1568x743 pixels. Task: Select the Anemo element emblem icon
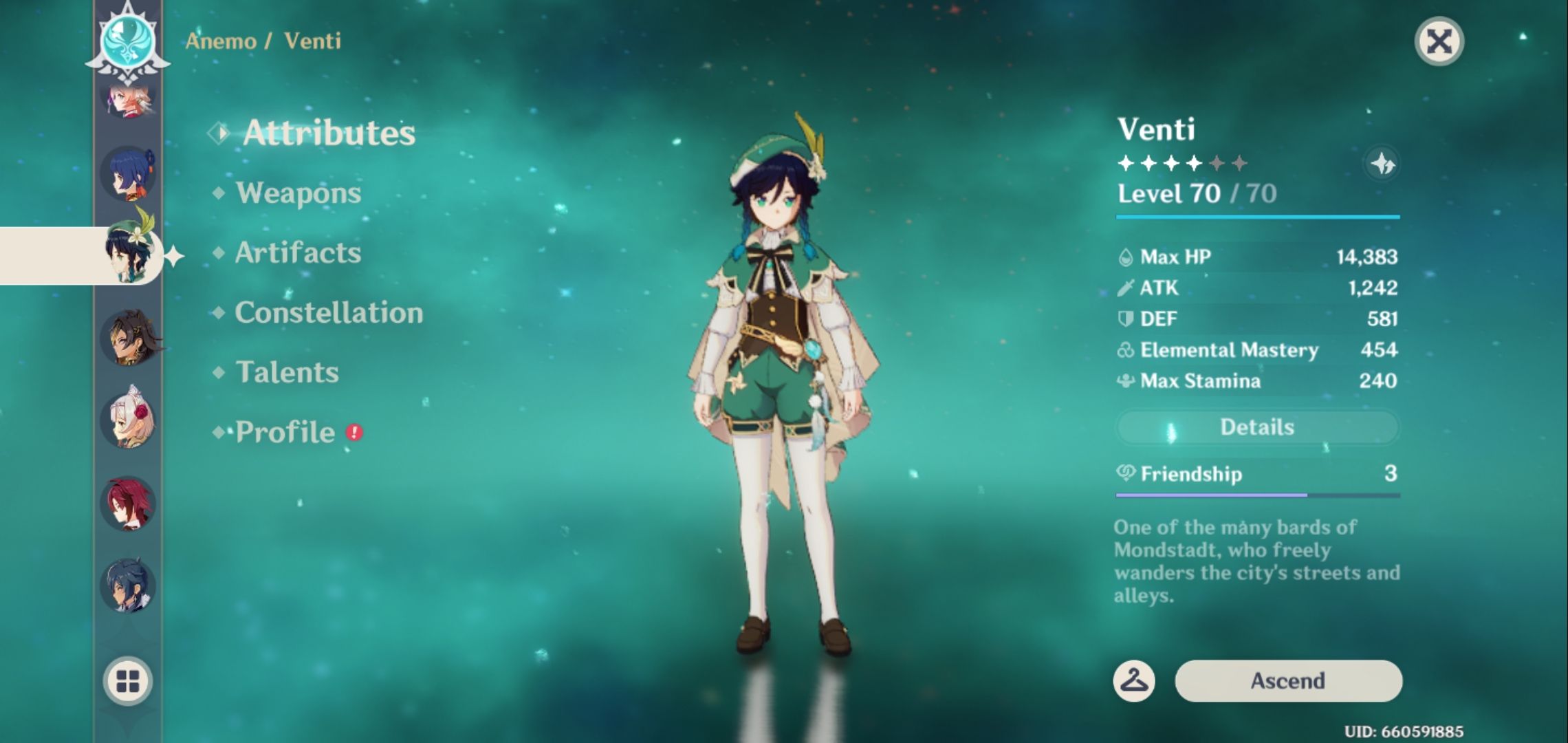tap(128, 40)
